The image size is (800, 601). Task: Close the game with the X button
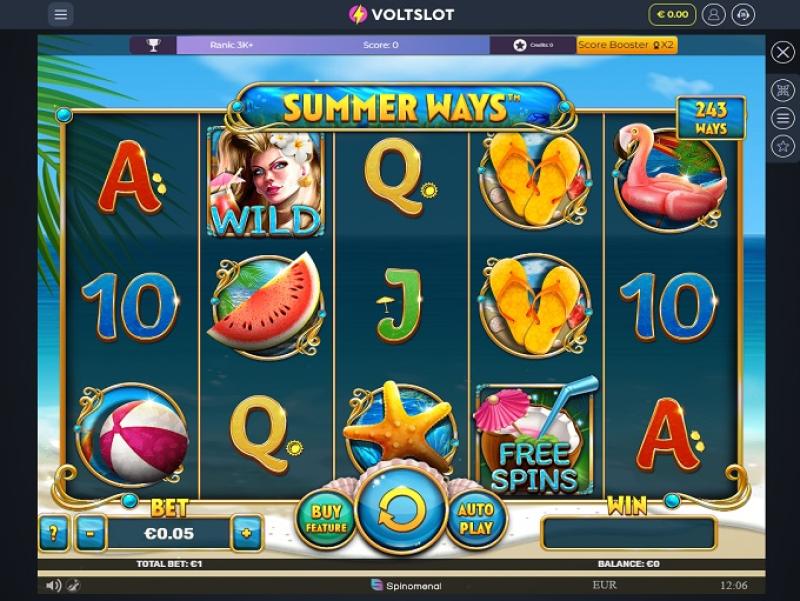coord(783,52)
